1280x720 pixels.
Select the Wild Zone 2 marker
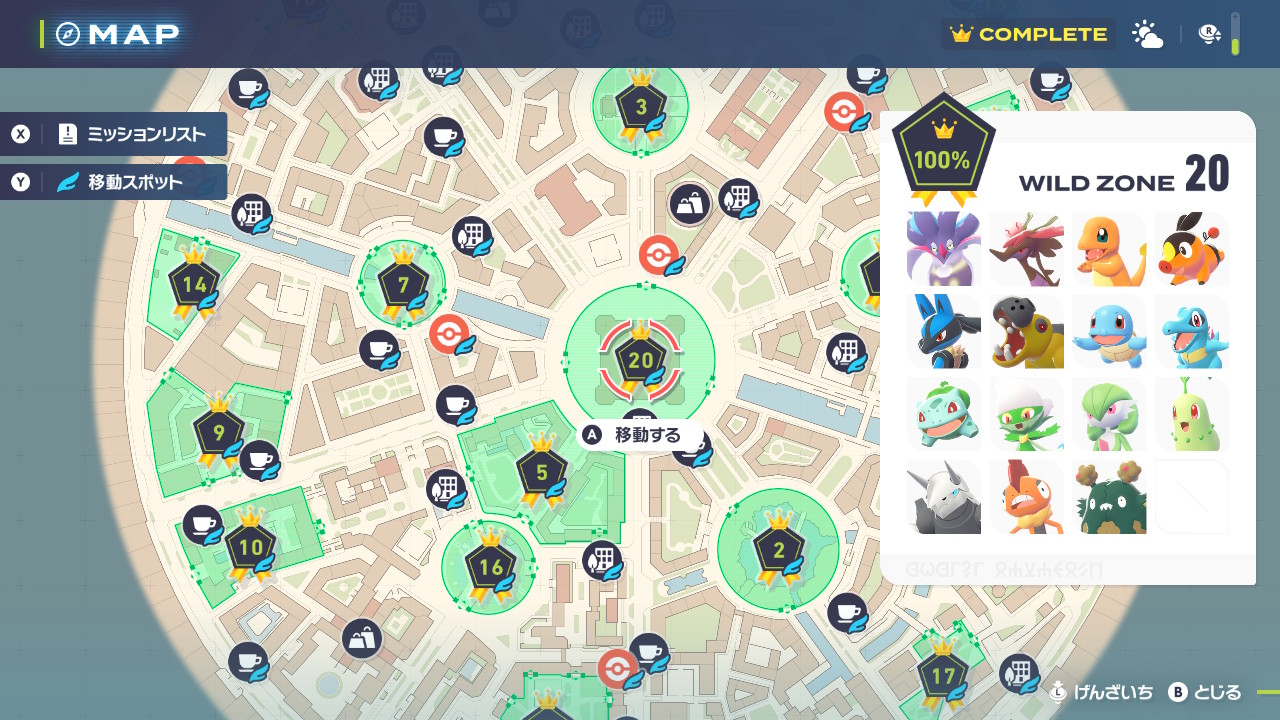tap(779, 549)
